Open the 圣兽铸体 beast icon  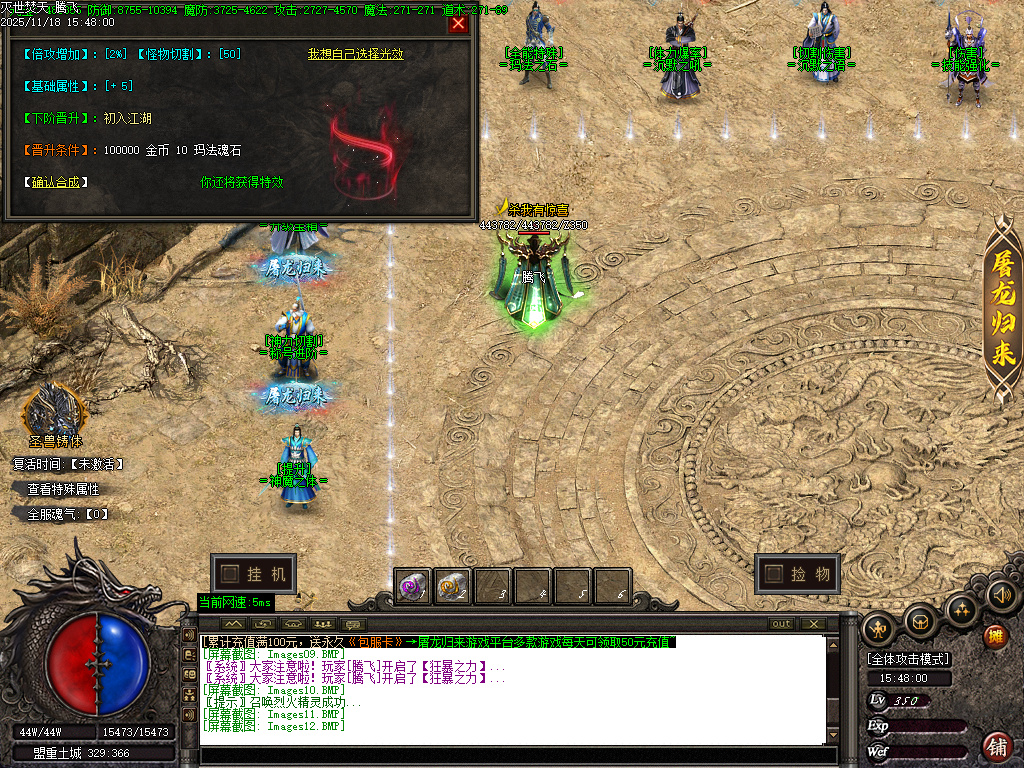(x=55, y=410)
